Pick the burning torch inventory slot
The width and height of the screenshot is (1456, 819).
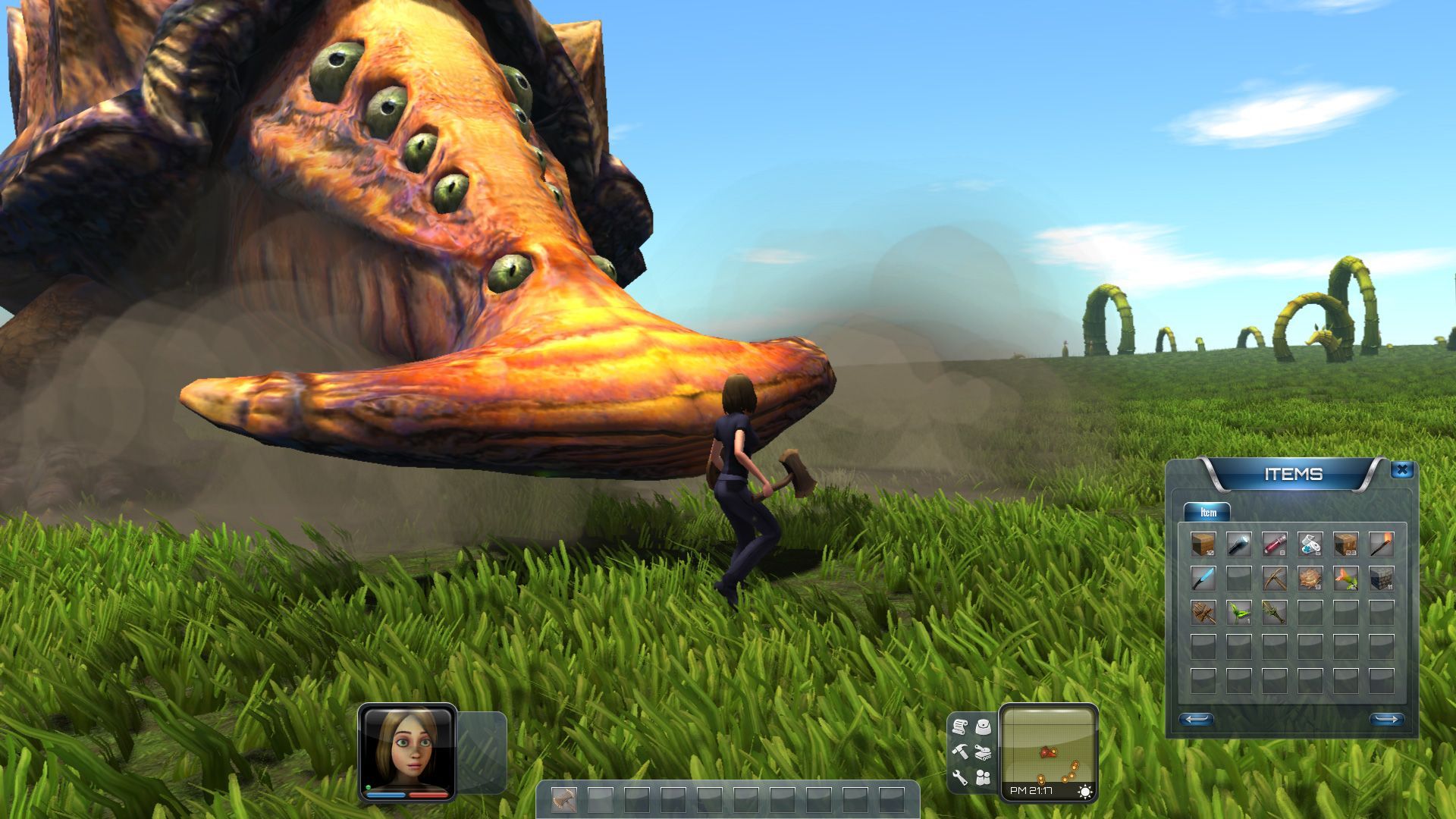click(x=1381, y=544)
